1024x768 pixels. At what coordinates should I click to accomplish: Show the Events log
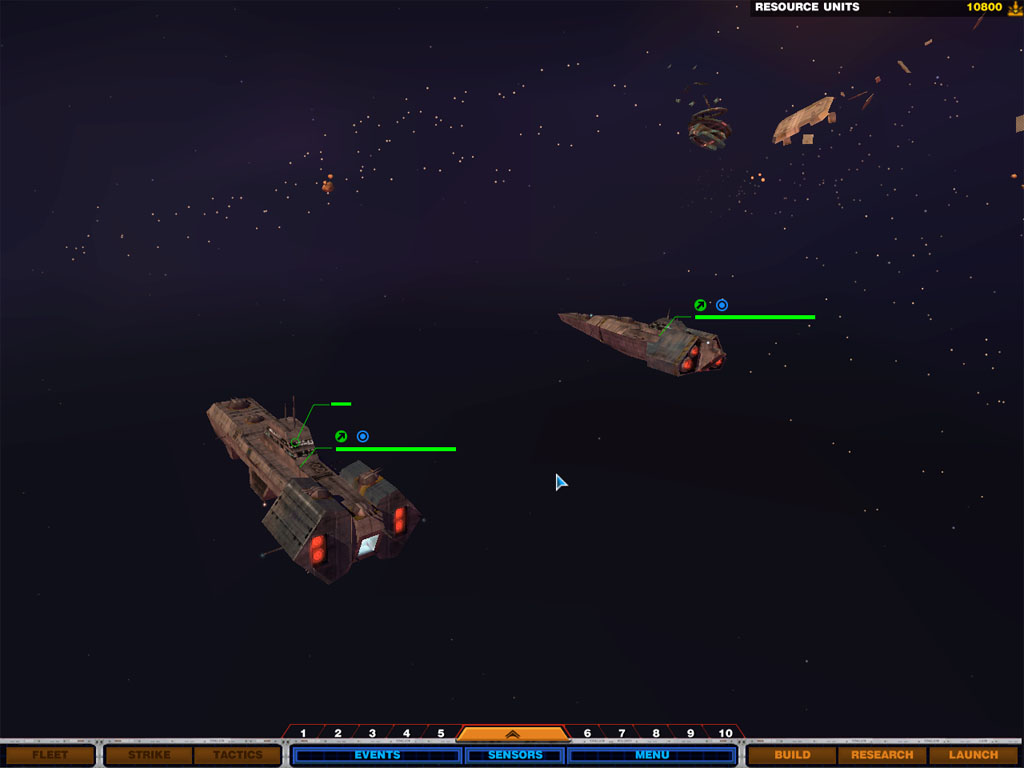377,755
